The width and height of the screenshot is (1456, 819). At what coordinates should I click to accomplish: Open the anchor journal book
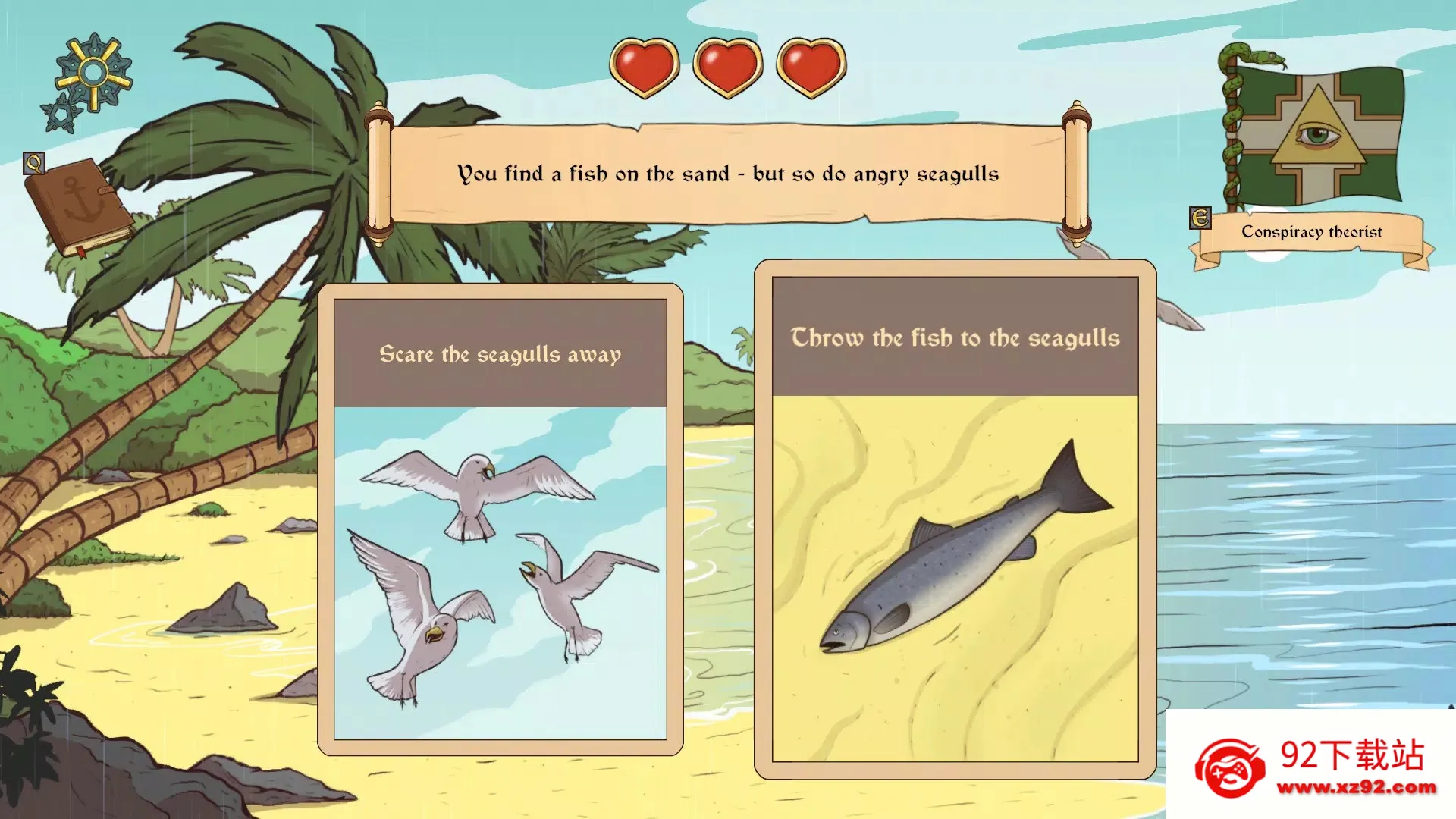(x=80, y=206)
